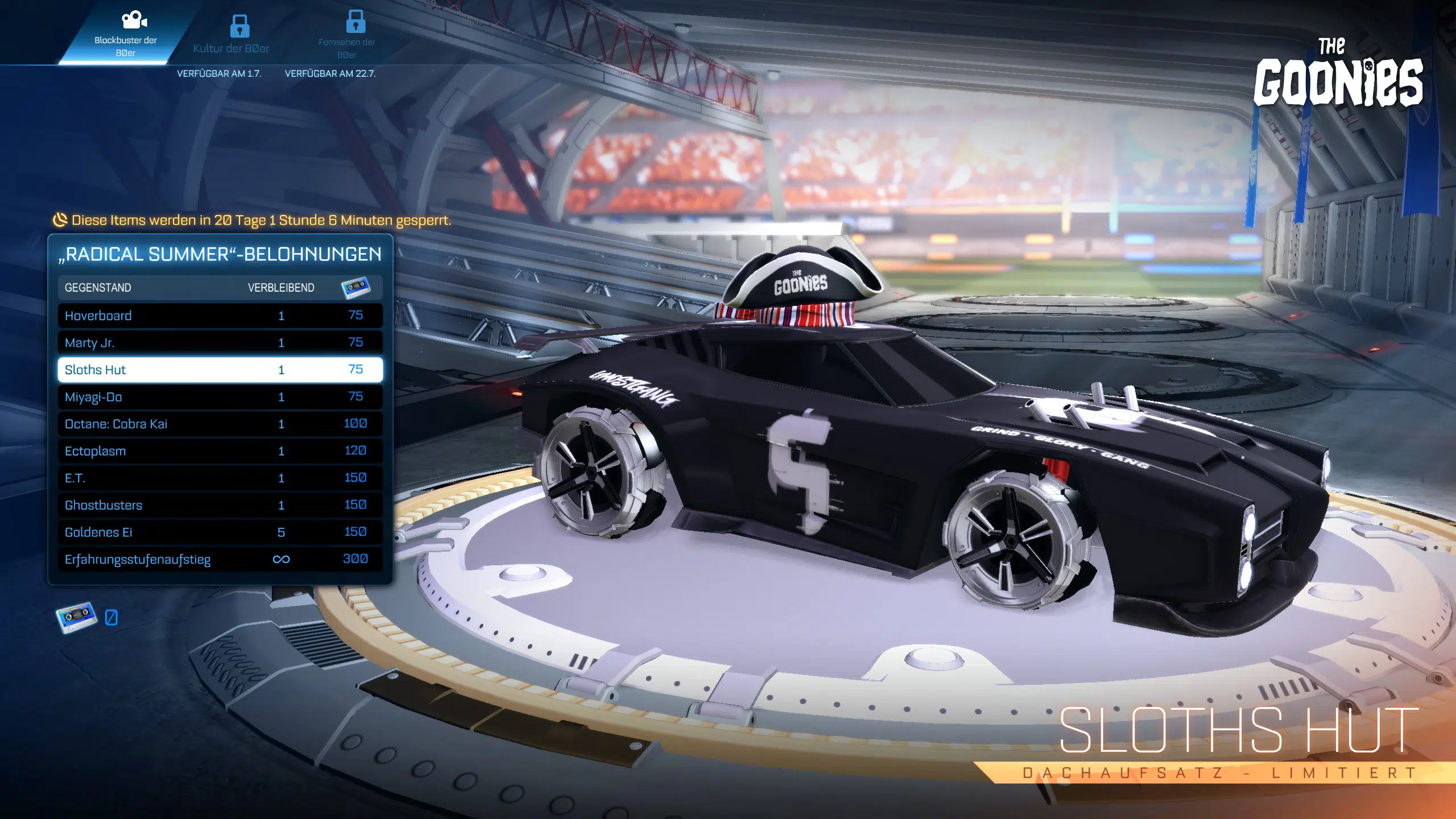The width and height of the screenshot is (1456, 819).
Task: Select the Sloths Hut item row
Action: click(220, 370)
